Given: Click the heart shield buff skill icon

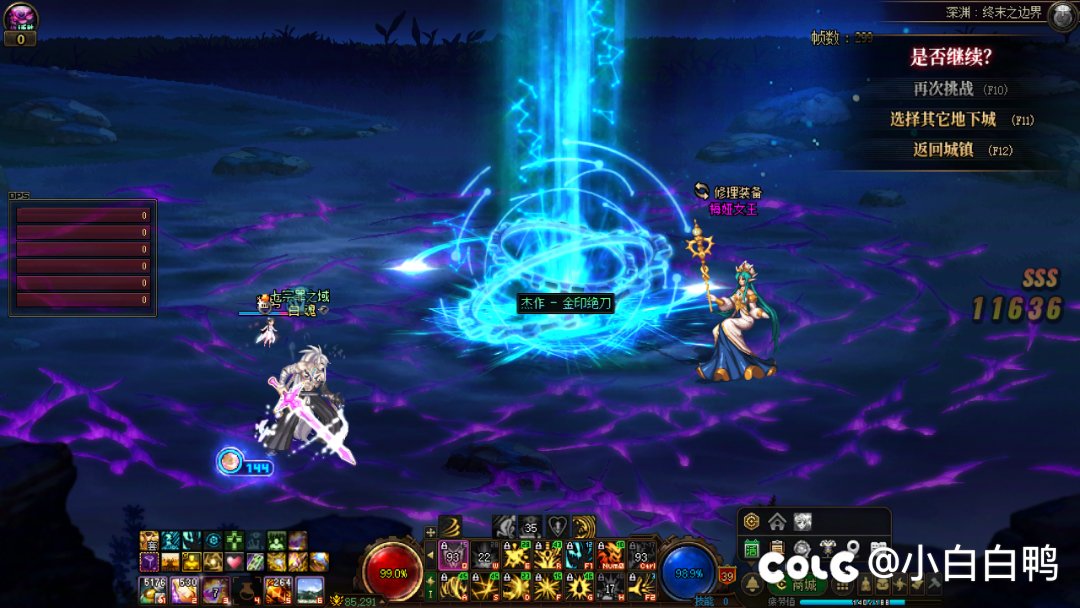Looking at the screenshot, I should click(556, 526).
